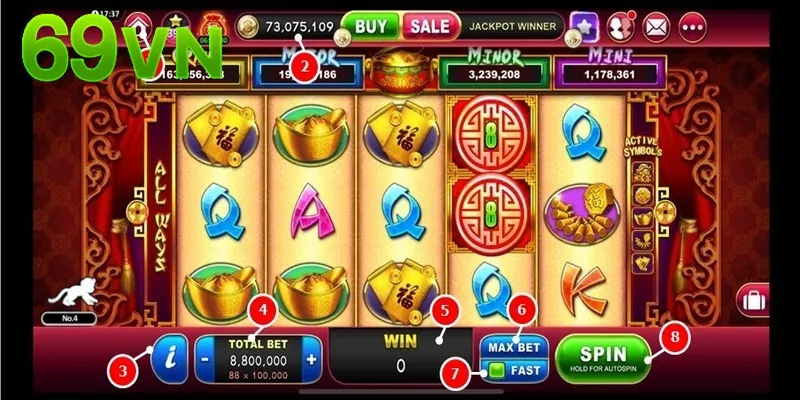Select the white monkey No.4 badge
Viewport: 800px width, 400px height.
click(68, 298)
